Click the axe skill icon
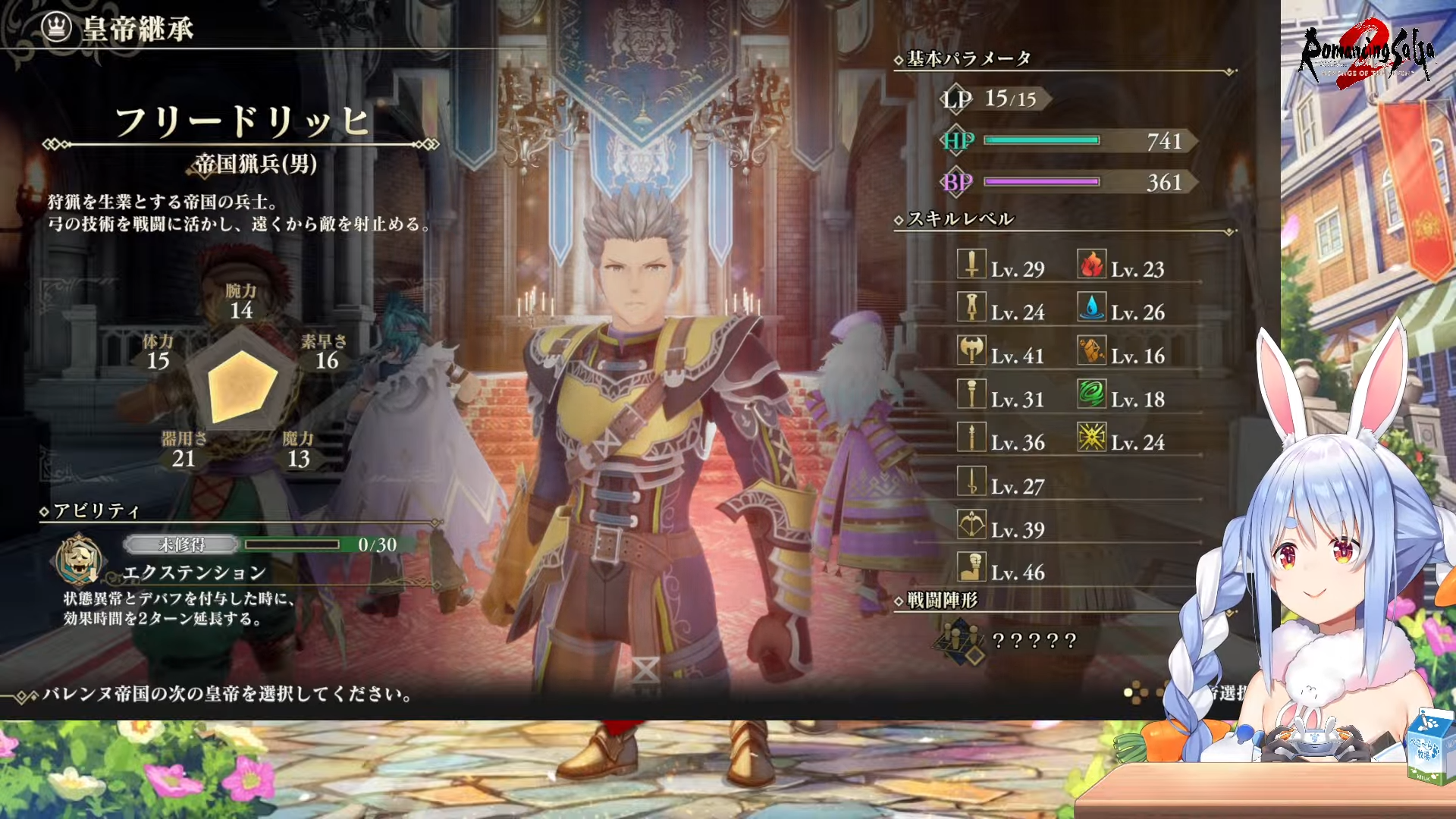The width and height of the screenshot is (1456, 819). click(971, 350)
